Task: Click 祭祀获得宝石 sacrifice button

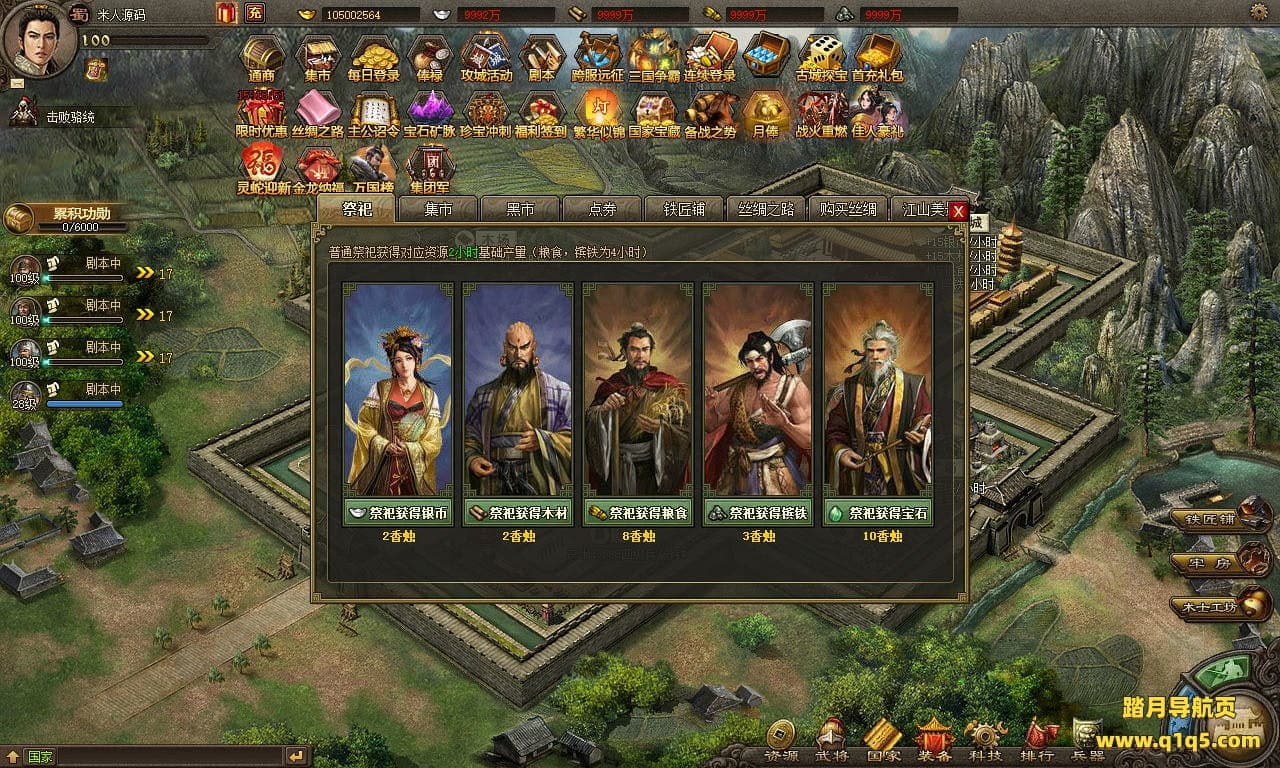Action: click(x=877, y=513)
